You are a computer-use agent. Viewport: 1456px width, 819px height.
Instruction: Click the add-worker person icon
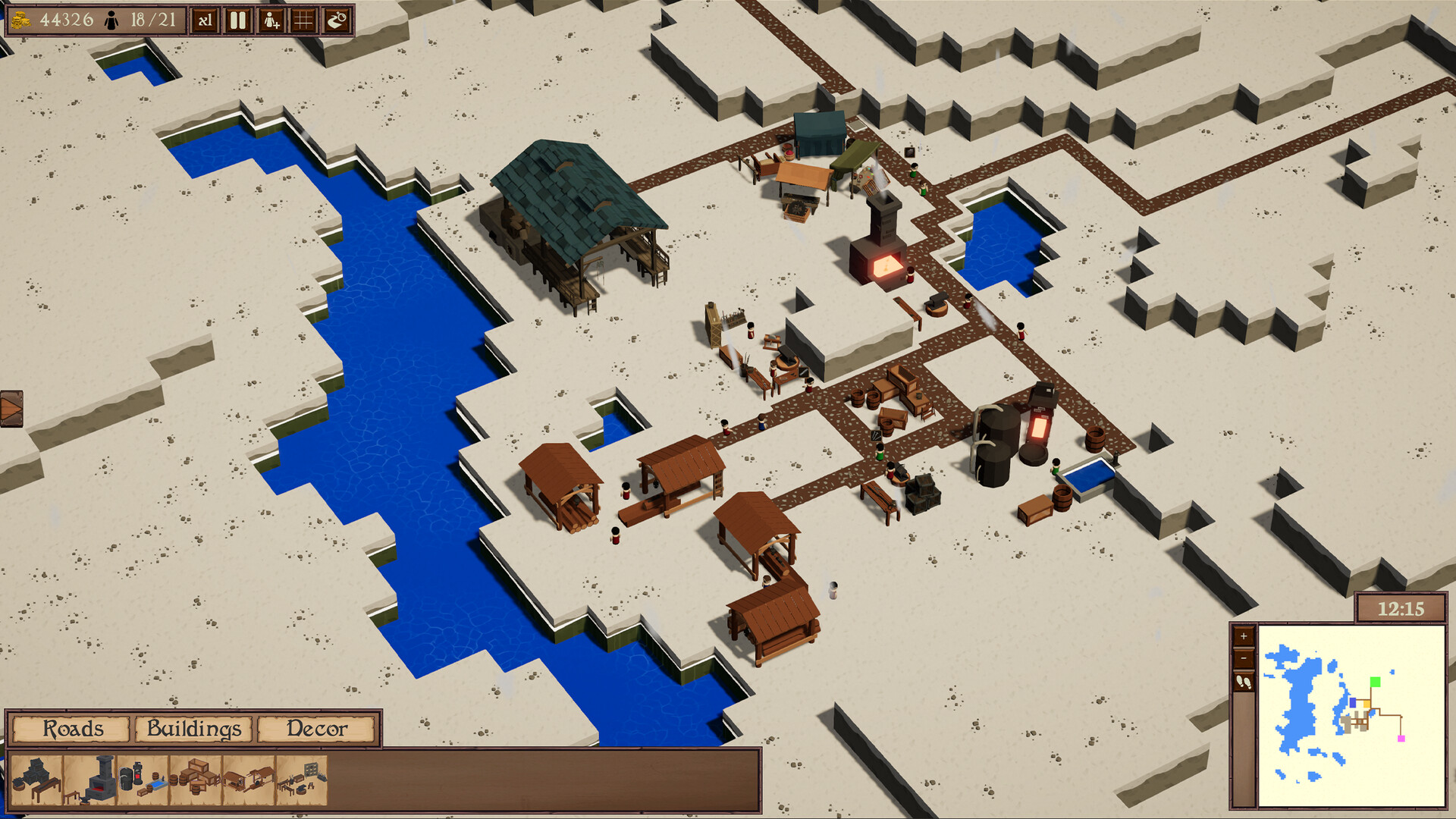(271, 20)
